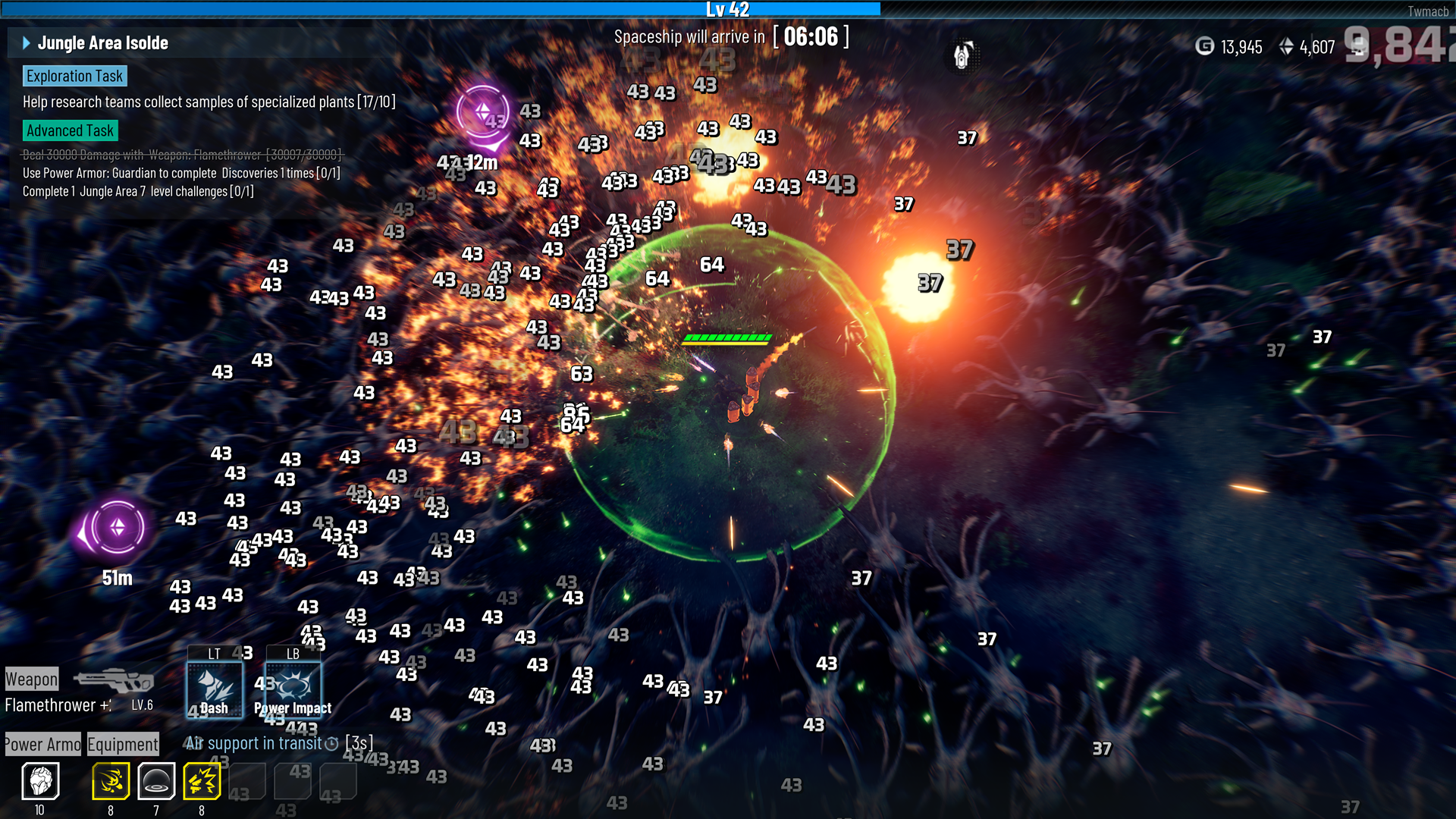Click the spaceship icon near the timer

[x=962, y=55]
